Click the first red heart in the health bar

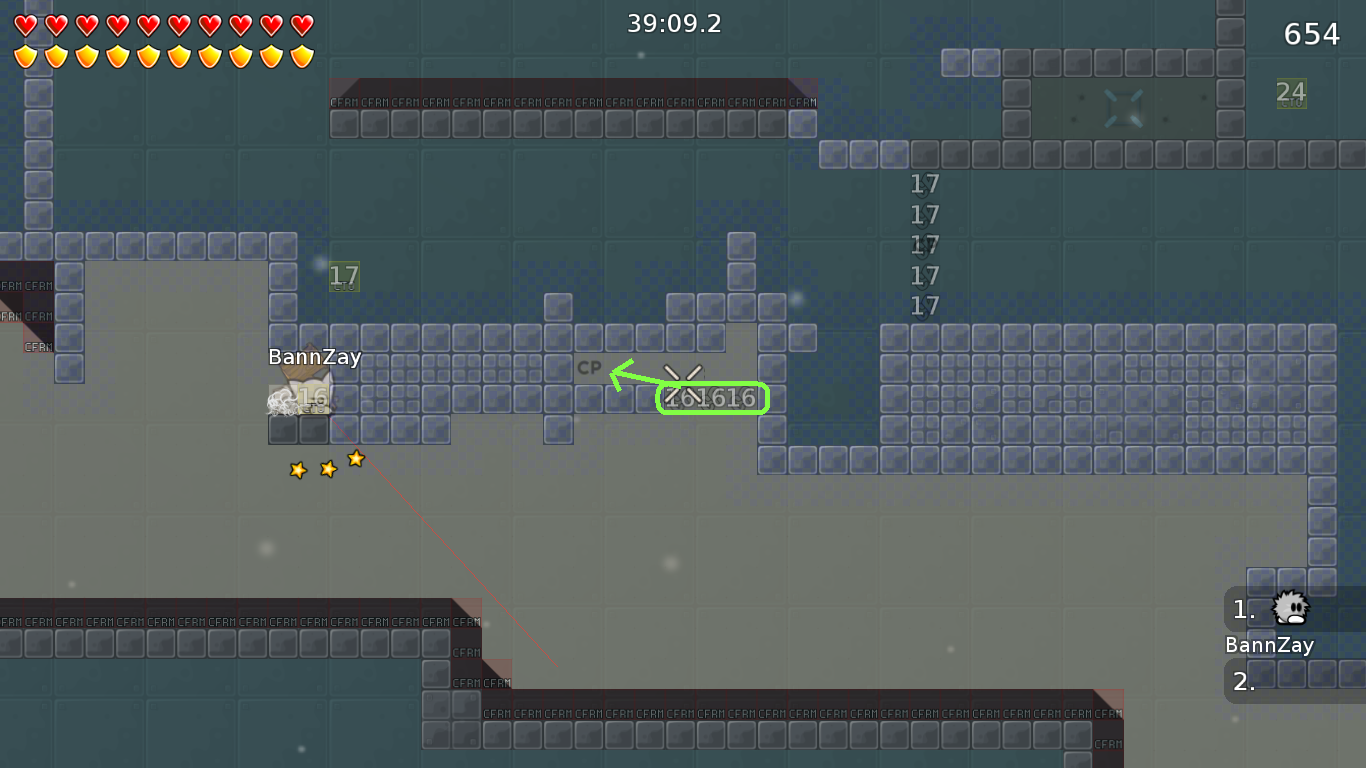pyautogui.click(x=23, y=25)
